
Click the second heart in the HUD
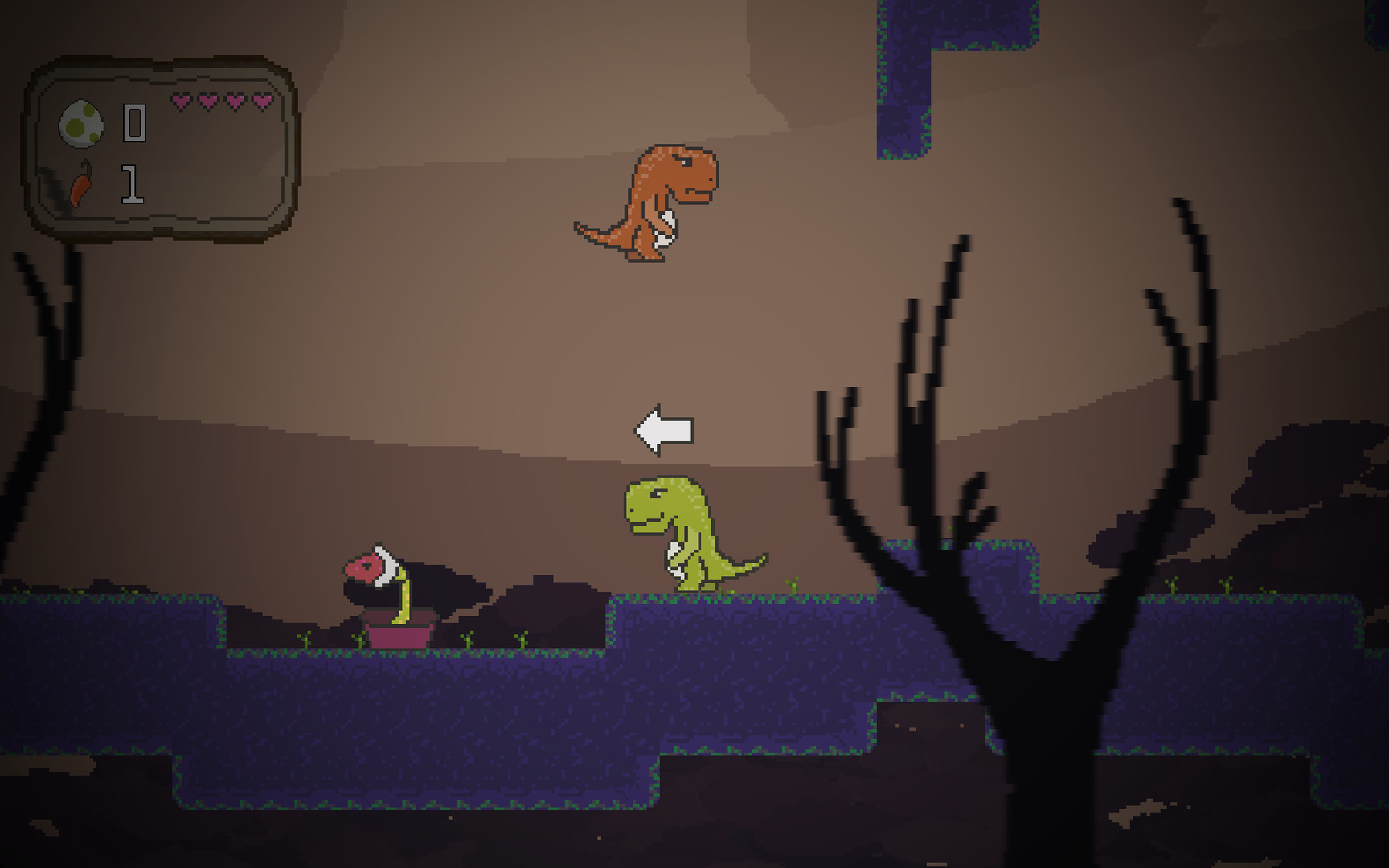[208, 101]
